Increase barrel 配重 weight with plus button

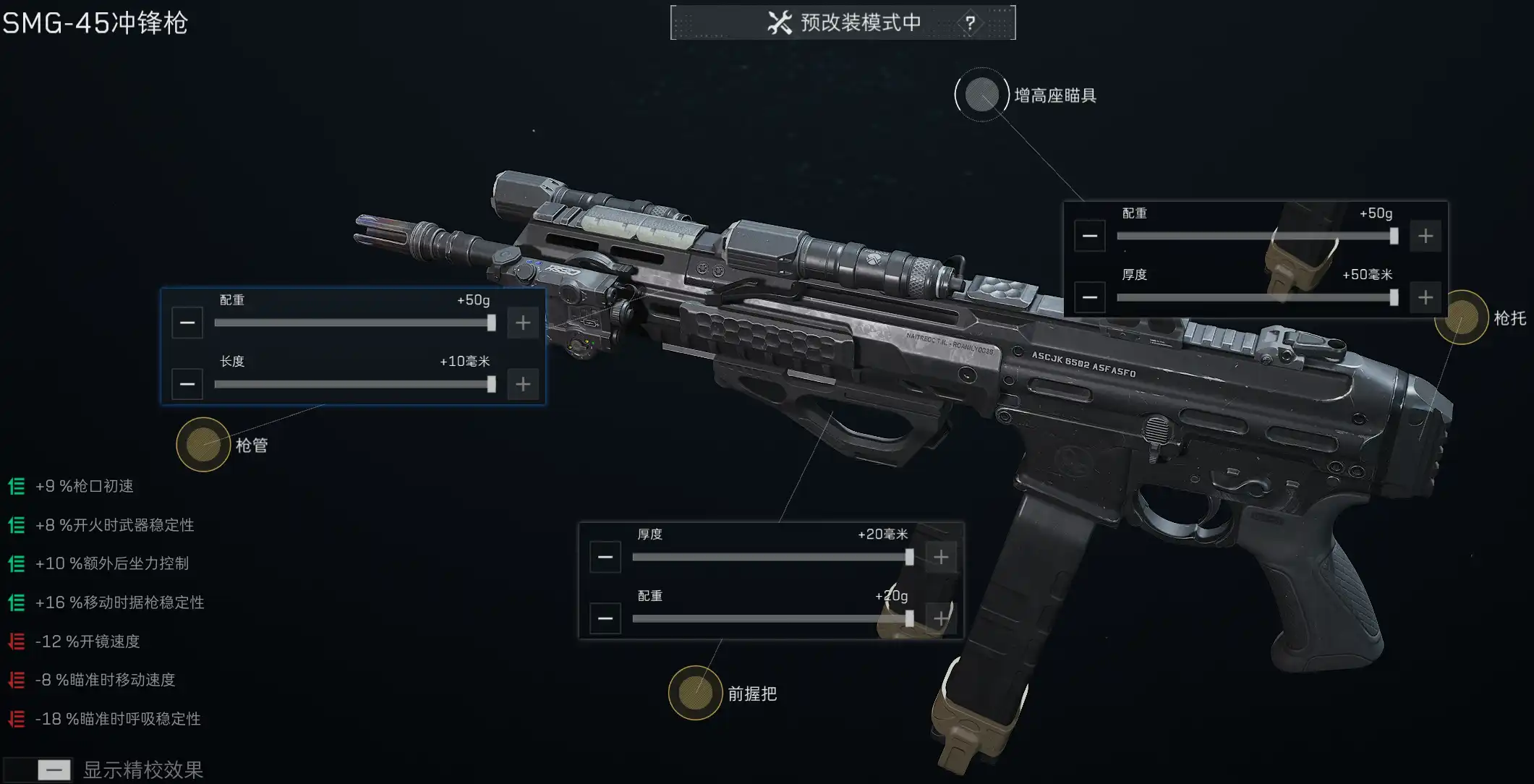[x=523, y=323]
